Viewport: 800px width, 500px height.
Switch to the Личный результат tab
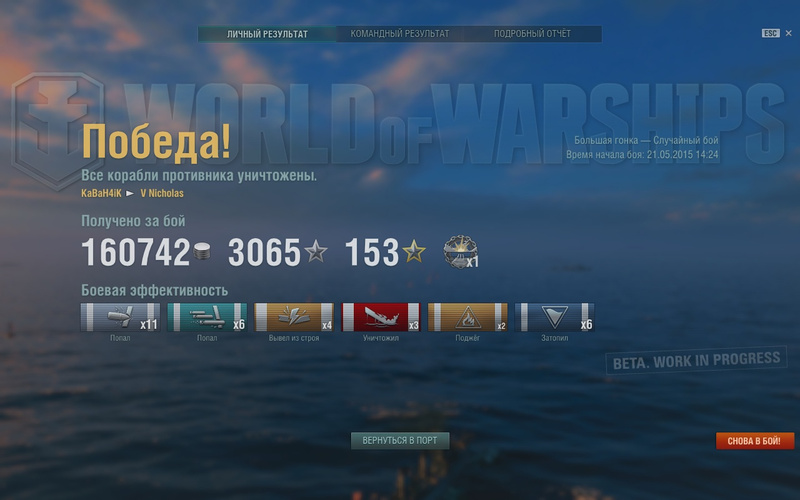point(266,34)
